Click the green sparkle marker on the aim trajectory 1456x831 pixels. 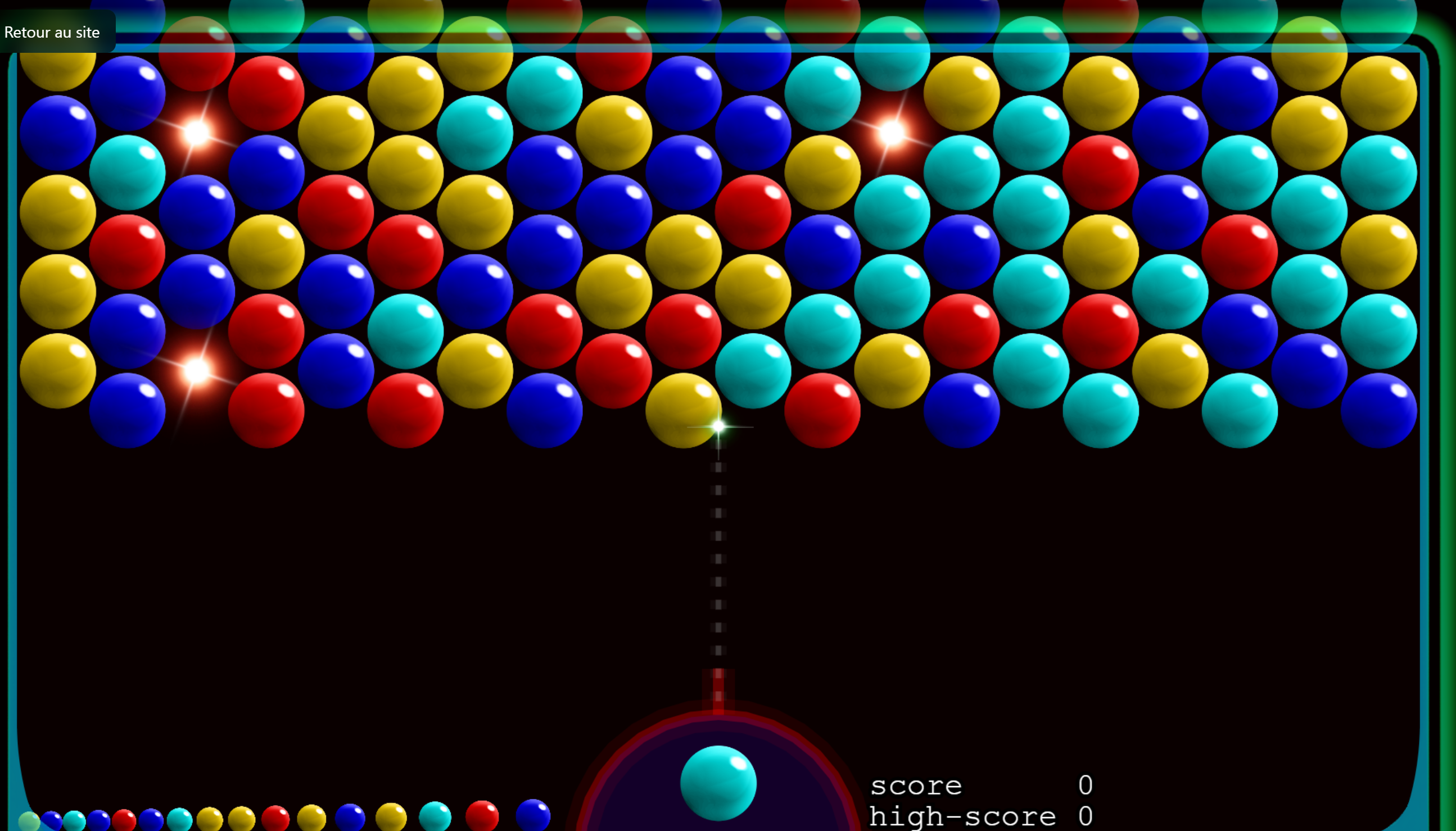(x=718, y=426)
